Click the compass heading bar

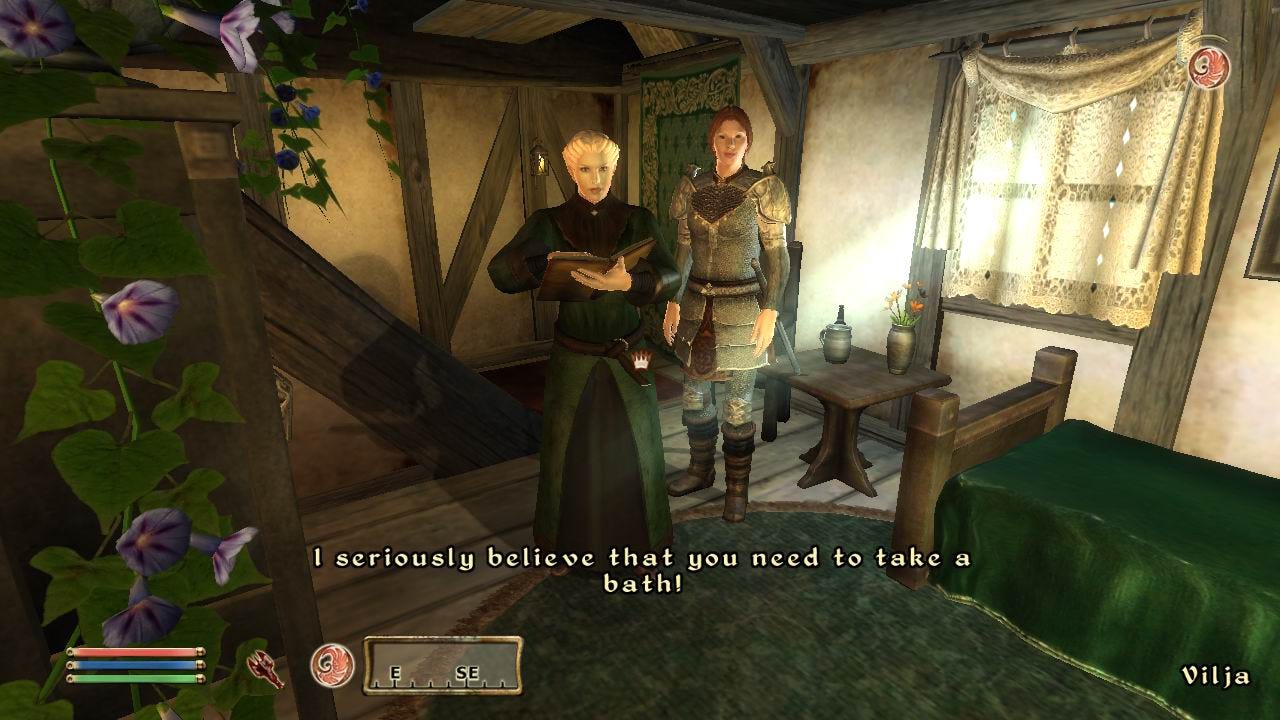(x=442, y=666)
